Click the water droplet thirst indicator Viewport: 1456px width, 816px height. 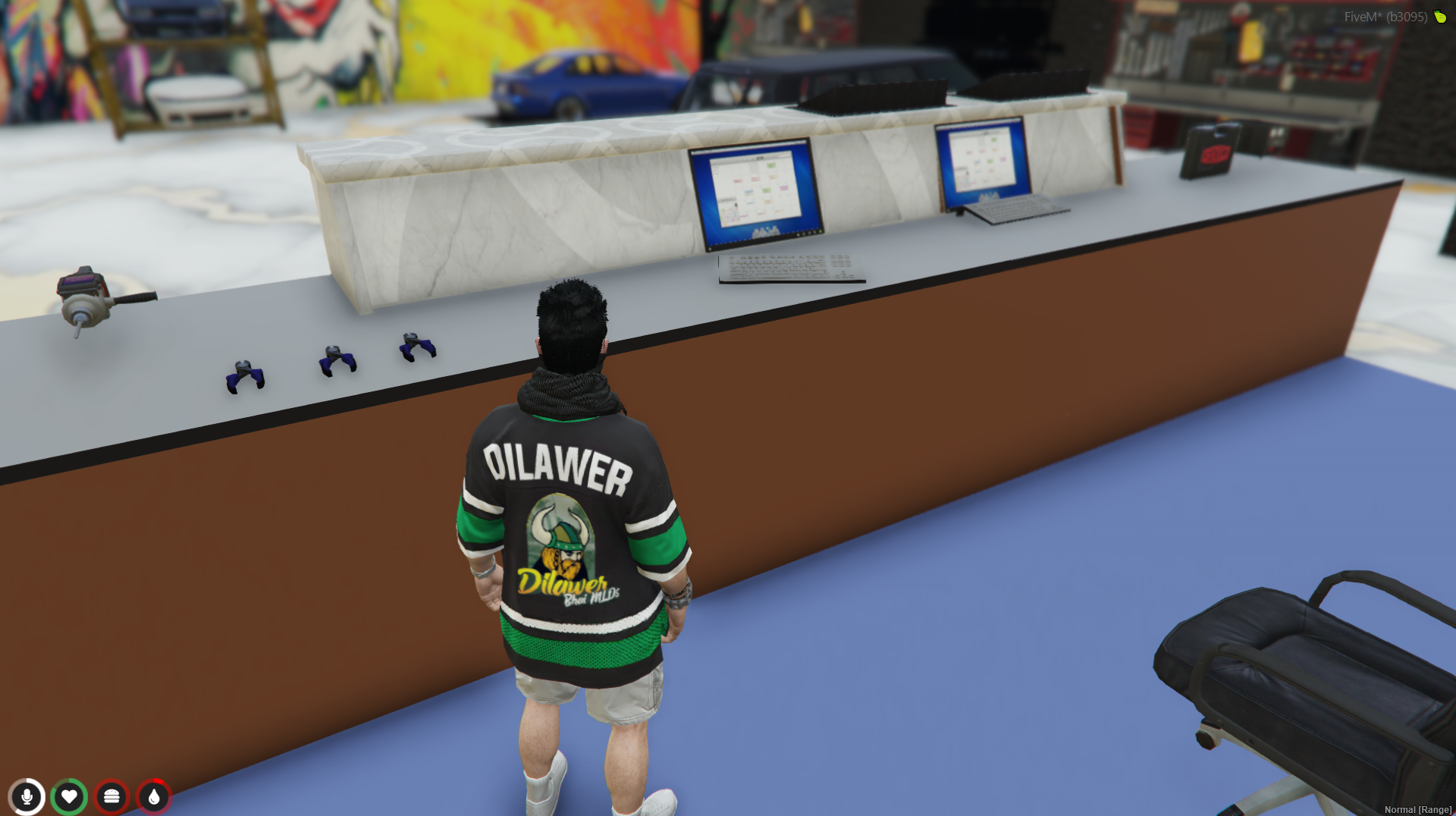[x=154, y=796]
